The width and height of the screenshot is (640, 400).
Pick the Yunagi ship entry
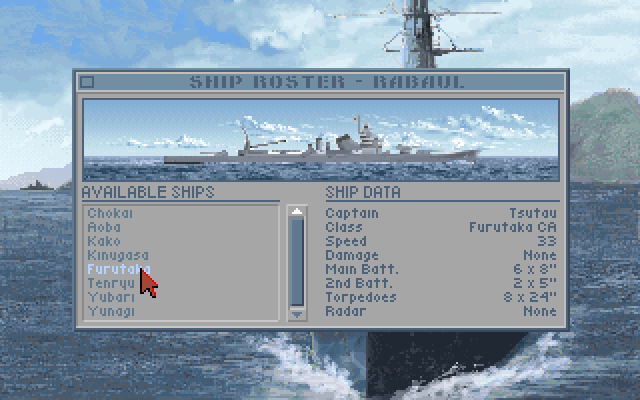(111, 312)
